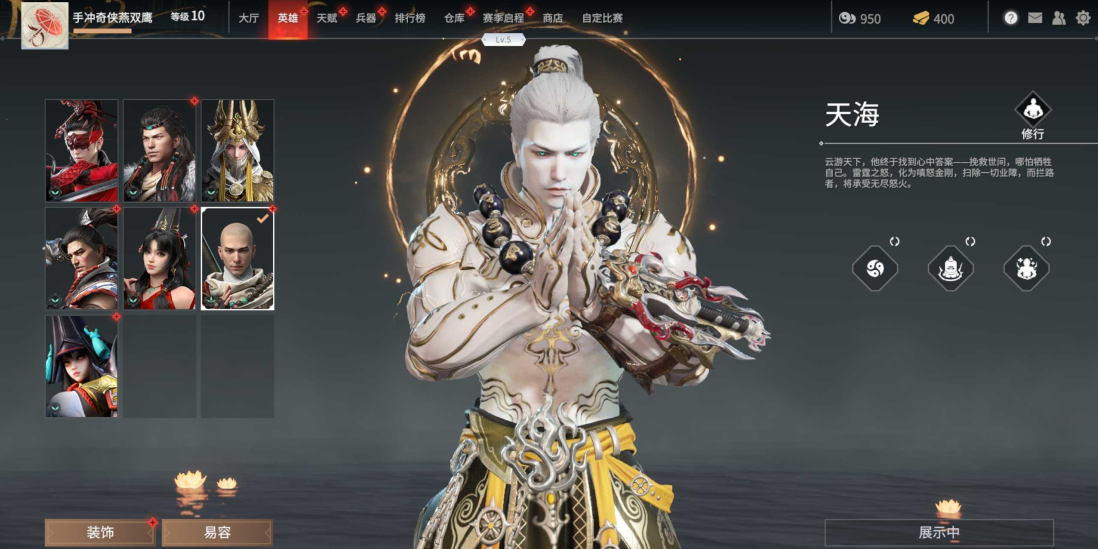The width and height of the screenshot is (1098, 549).
Task: Switch to 自定比赛 custom match tab
Action: click(x=602, y=18)
